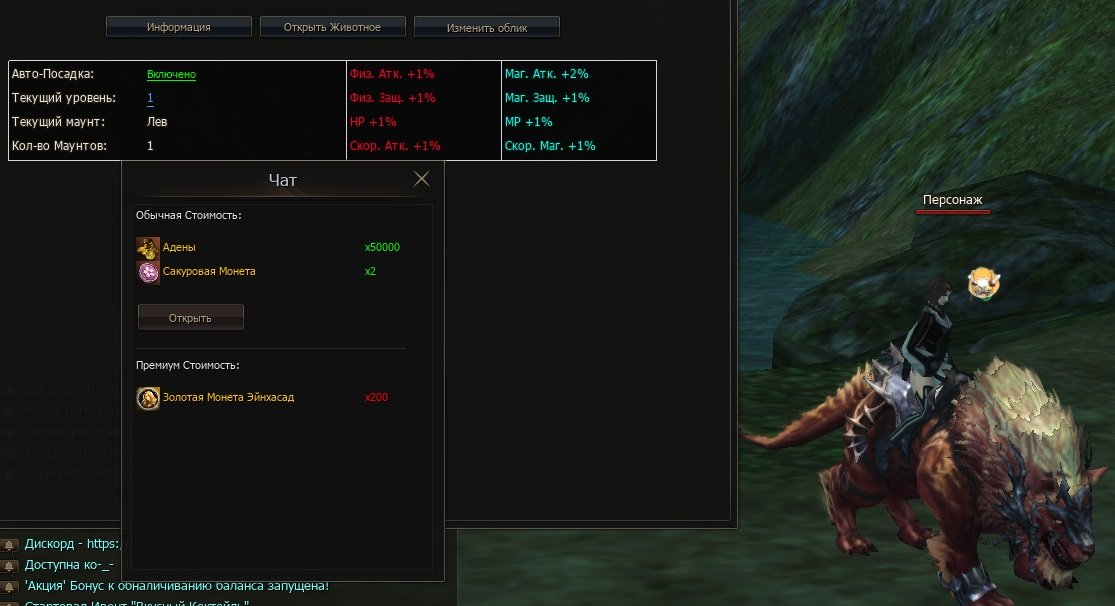
Task: Open the Информация section
Action: 178,27
